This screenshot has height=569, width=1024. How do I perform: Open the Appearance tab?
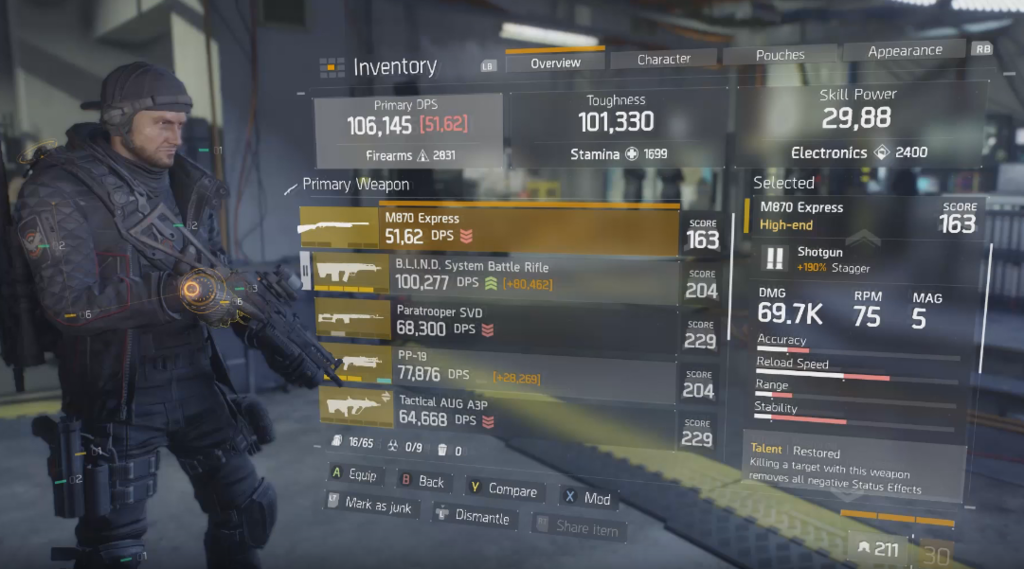click(904, 51)
